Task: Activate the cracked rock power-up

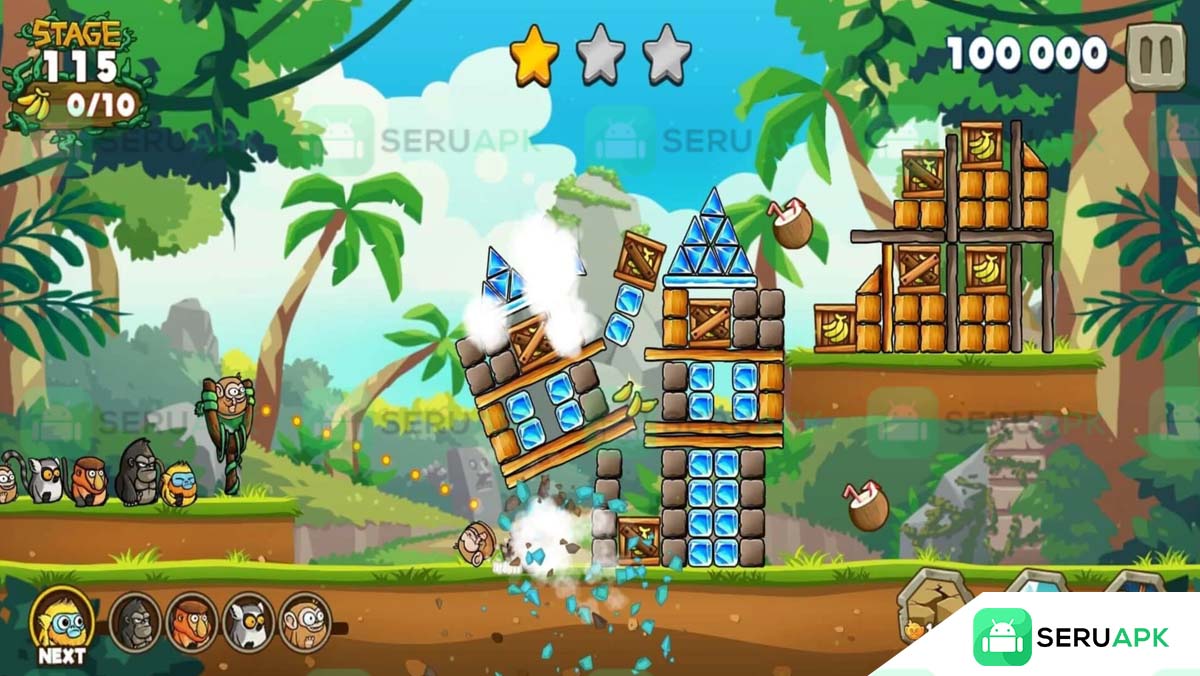Action: click(933, 605)
